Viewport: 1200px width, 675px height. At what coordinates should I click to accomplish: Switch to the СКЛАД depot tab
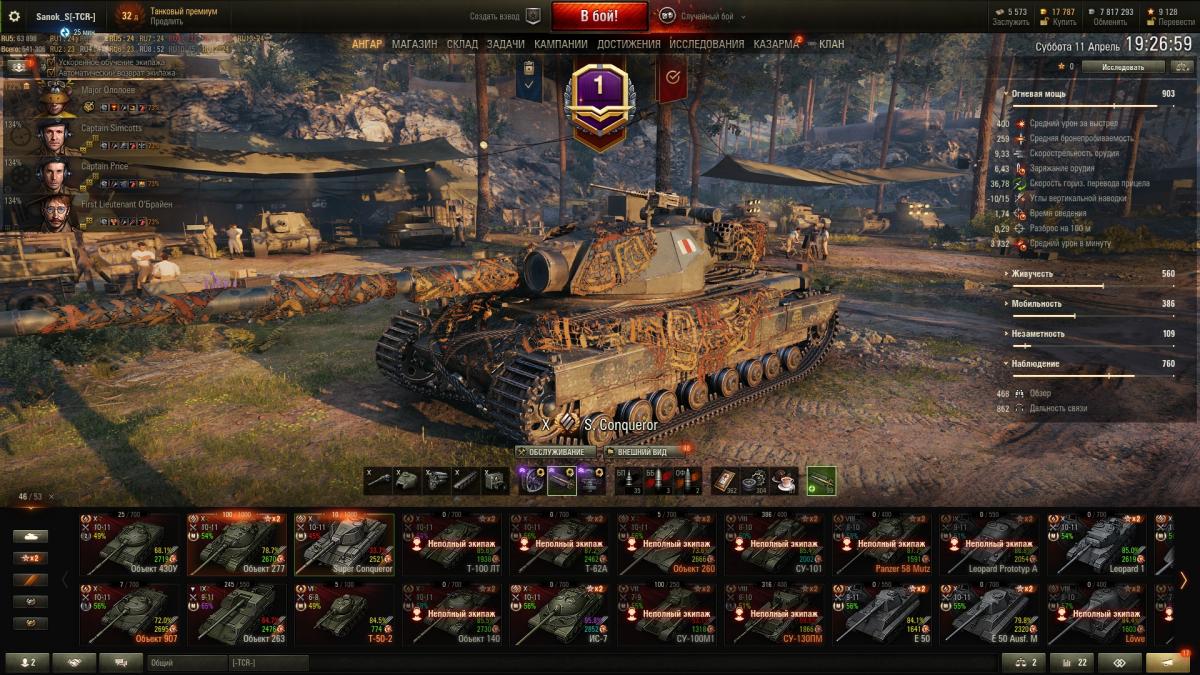462,44
